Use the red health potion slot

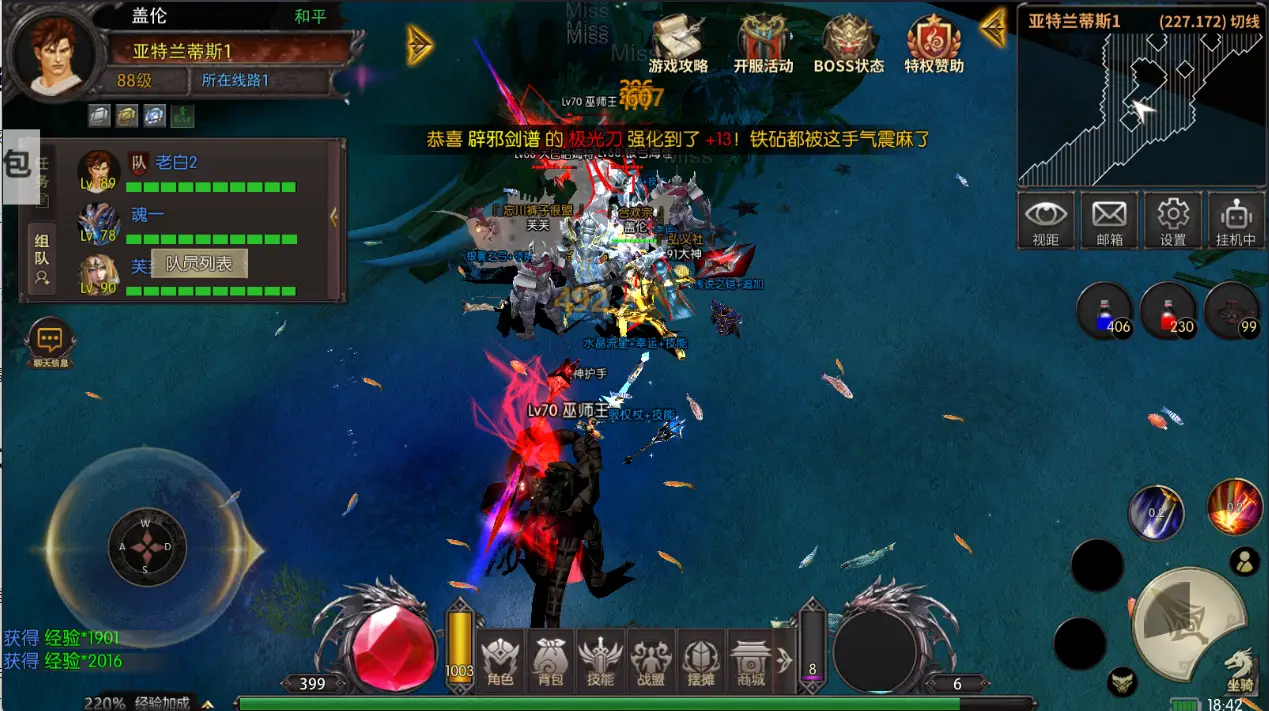(1167, 311)
